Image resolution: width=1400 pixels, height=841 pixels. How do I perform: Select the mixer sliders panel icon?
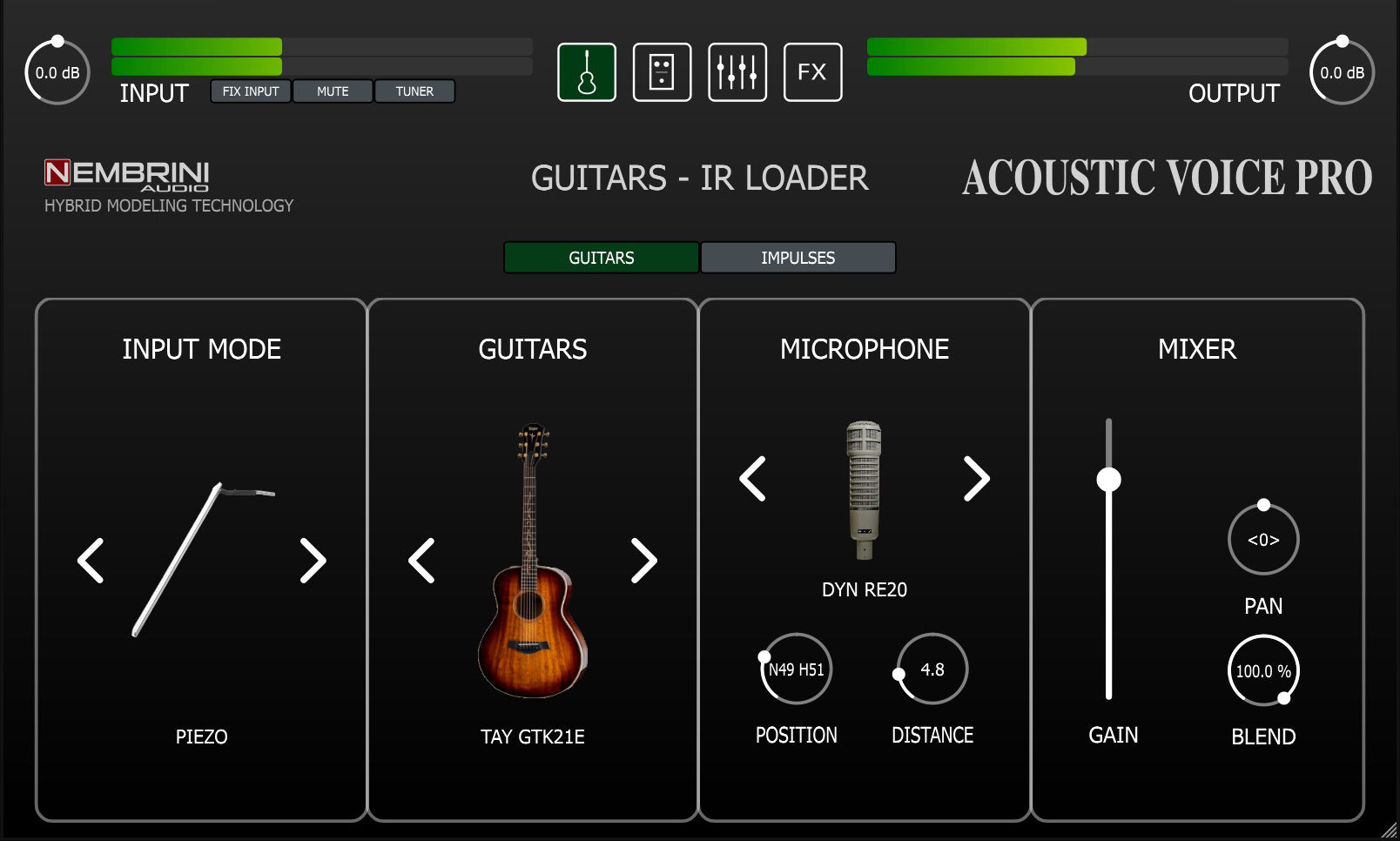[737, 73]
